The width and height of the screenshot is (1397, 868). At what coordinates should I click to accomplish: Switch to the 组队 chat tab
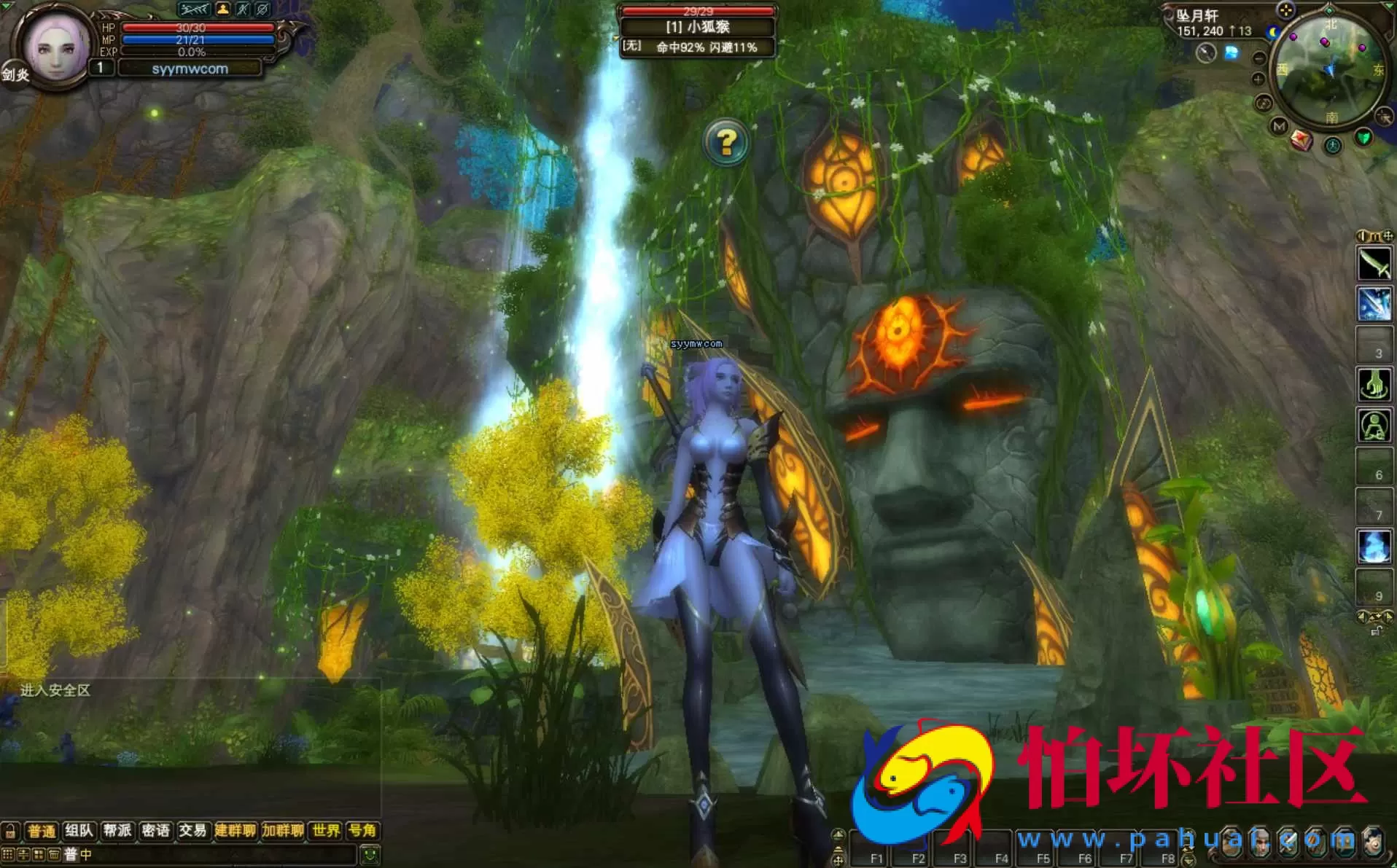[x=79, y=831]
